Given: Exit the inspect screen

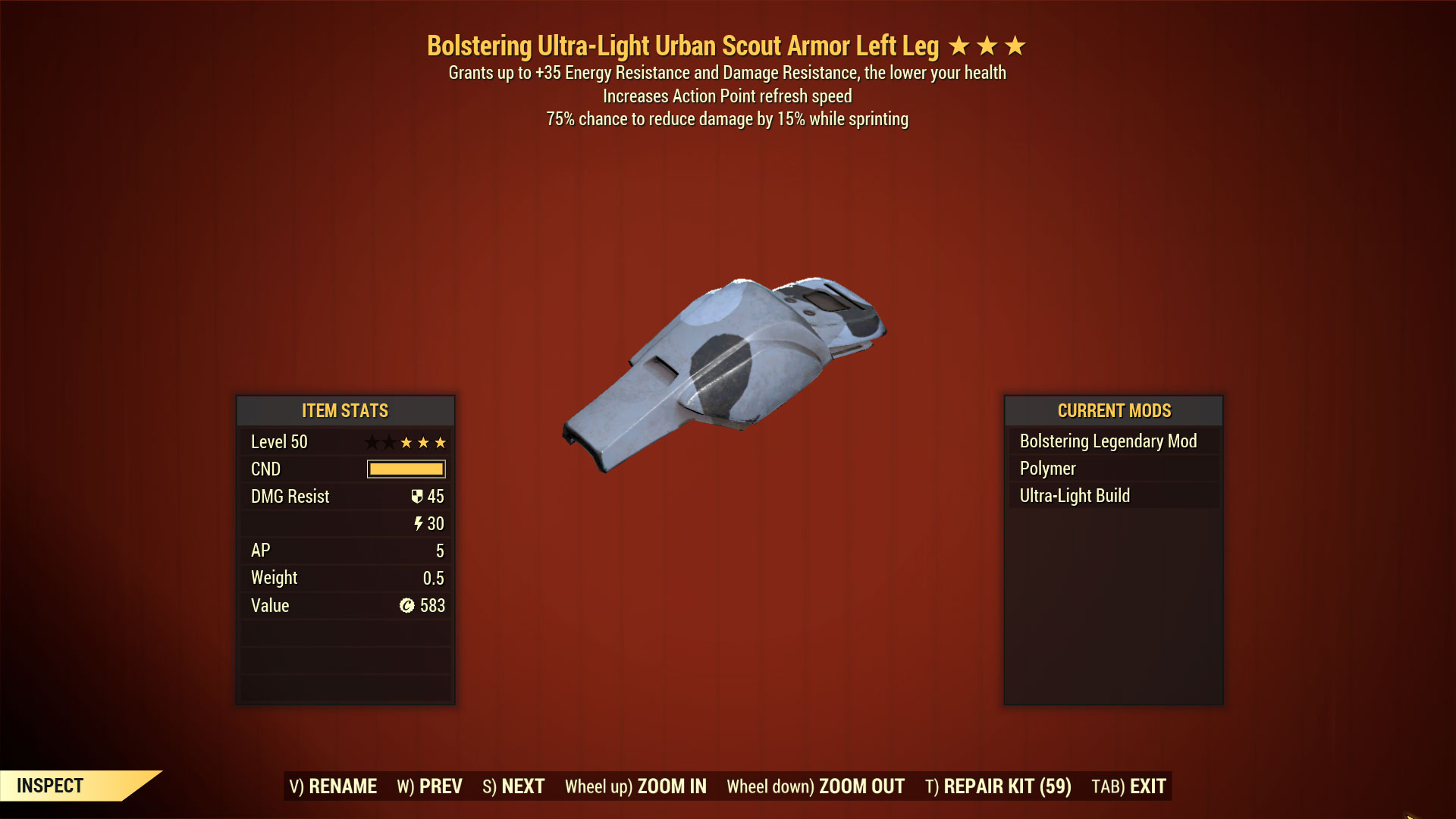Looking at the screenshot, I should click(1128, 786).
